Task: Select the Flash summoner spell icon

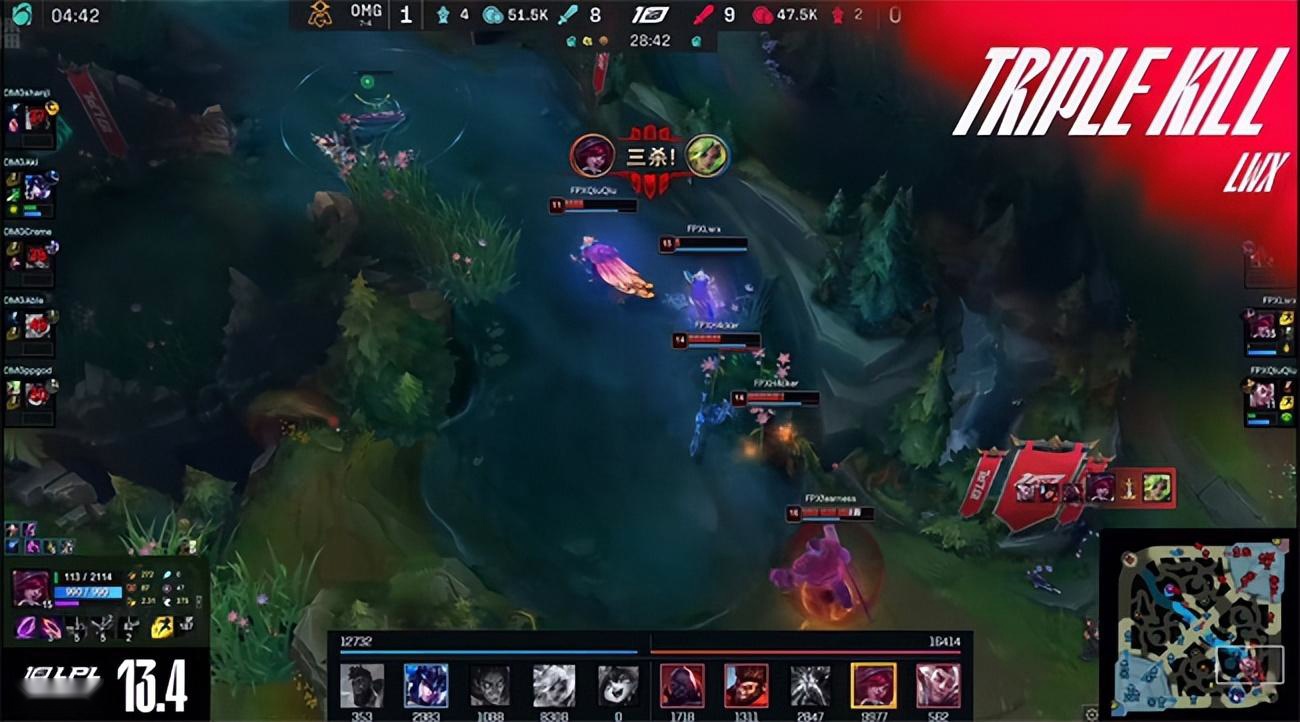Action: 163,627
